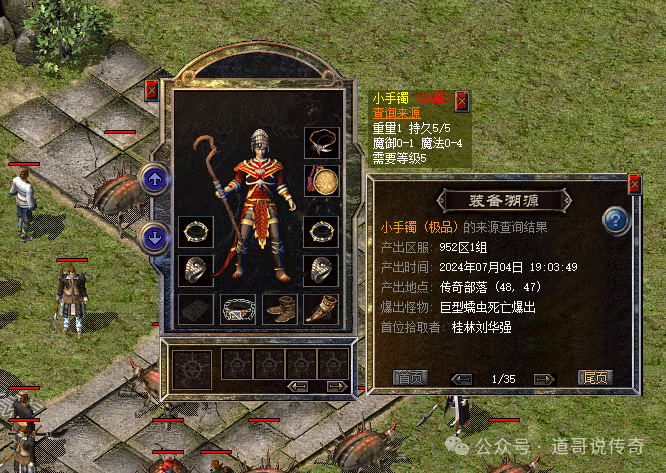The width and height of the screenshot is (666, 473).
Task: Select the helmet on the character
Action: pos(259,140)
